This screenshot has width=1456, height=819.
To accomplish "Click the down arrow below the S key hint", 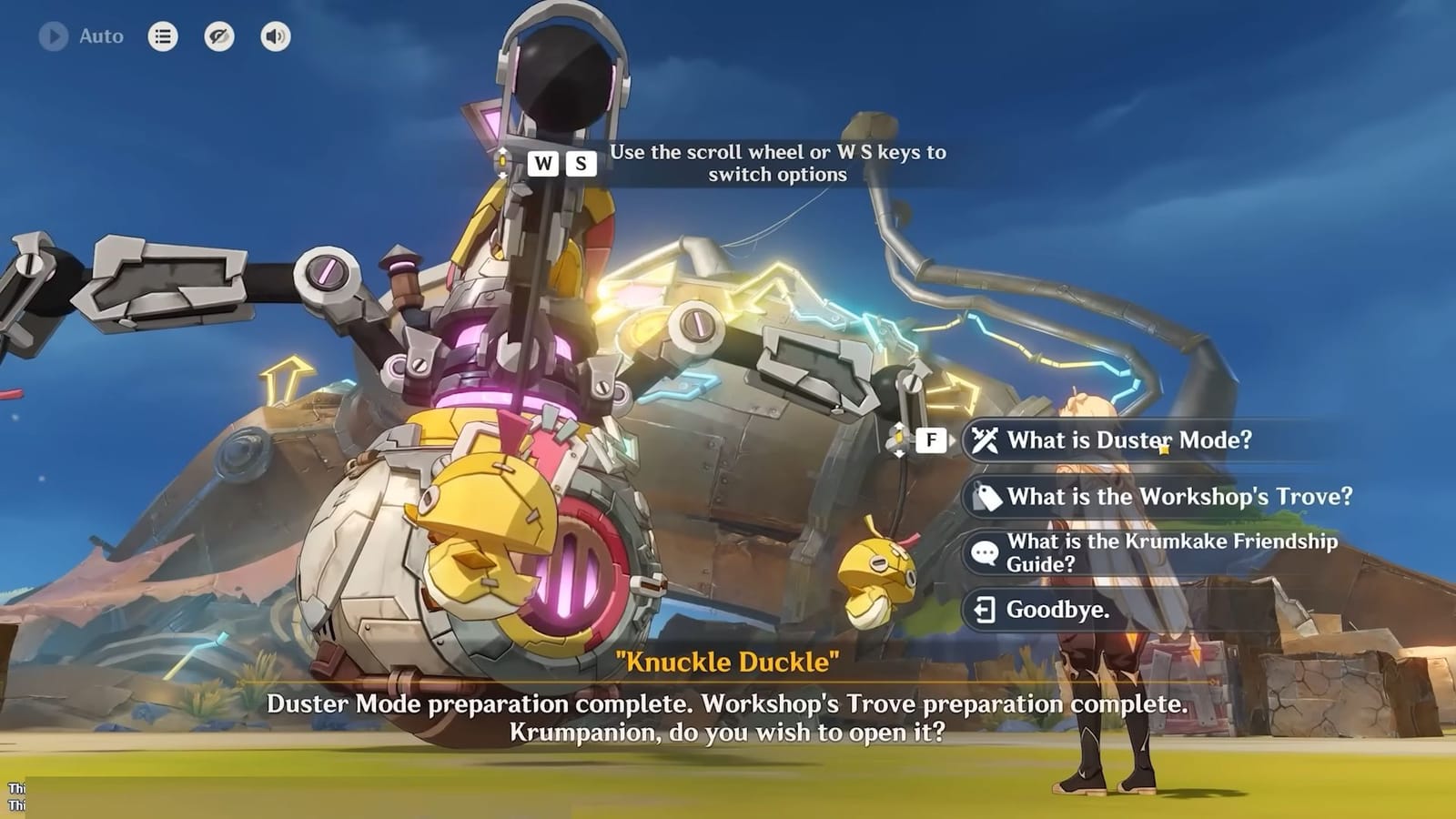I will pos(503,176).
